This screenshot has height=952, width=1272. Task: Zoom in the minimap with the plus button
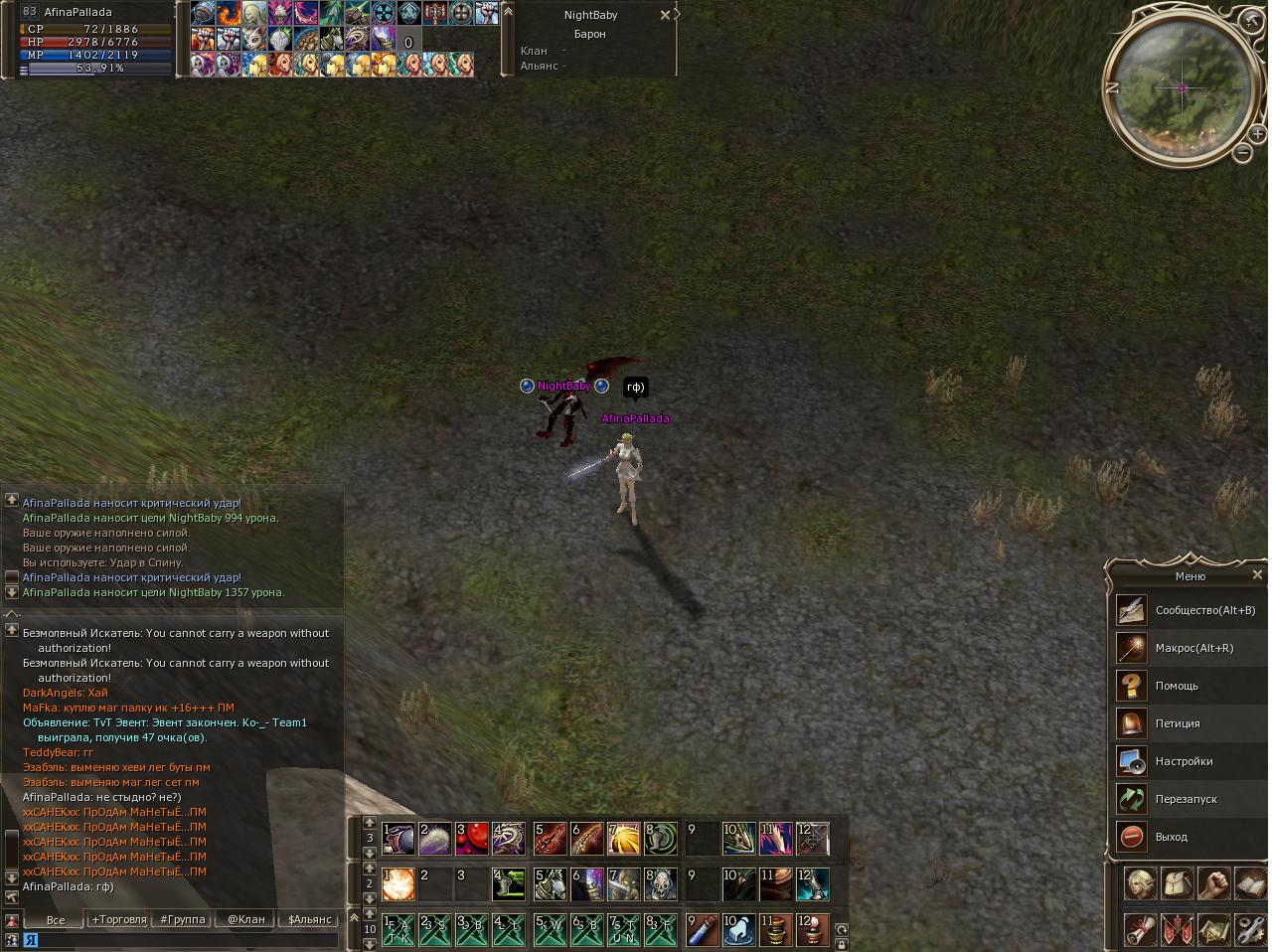pos(1257,133)
